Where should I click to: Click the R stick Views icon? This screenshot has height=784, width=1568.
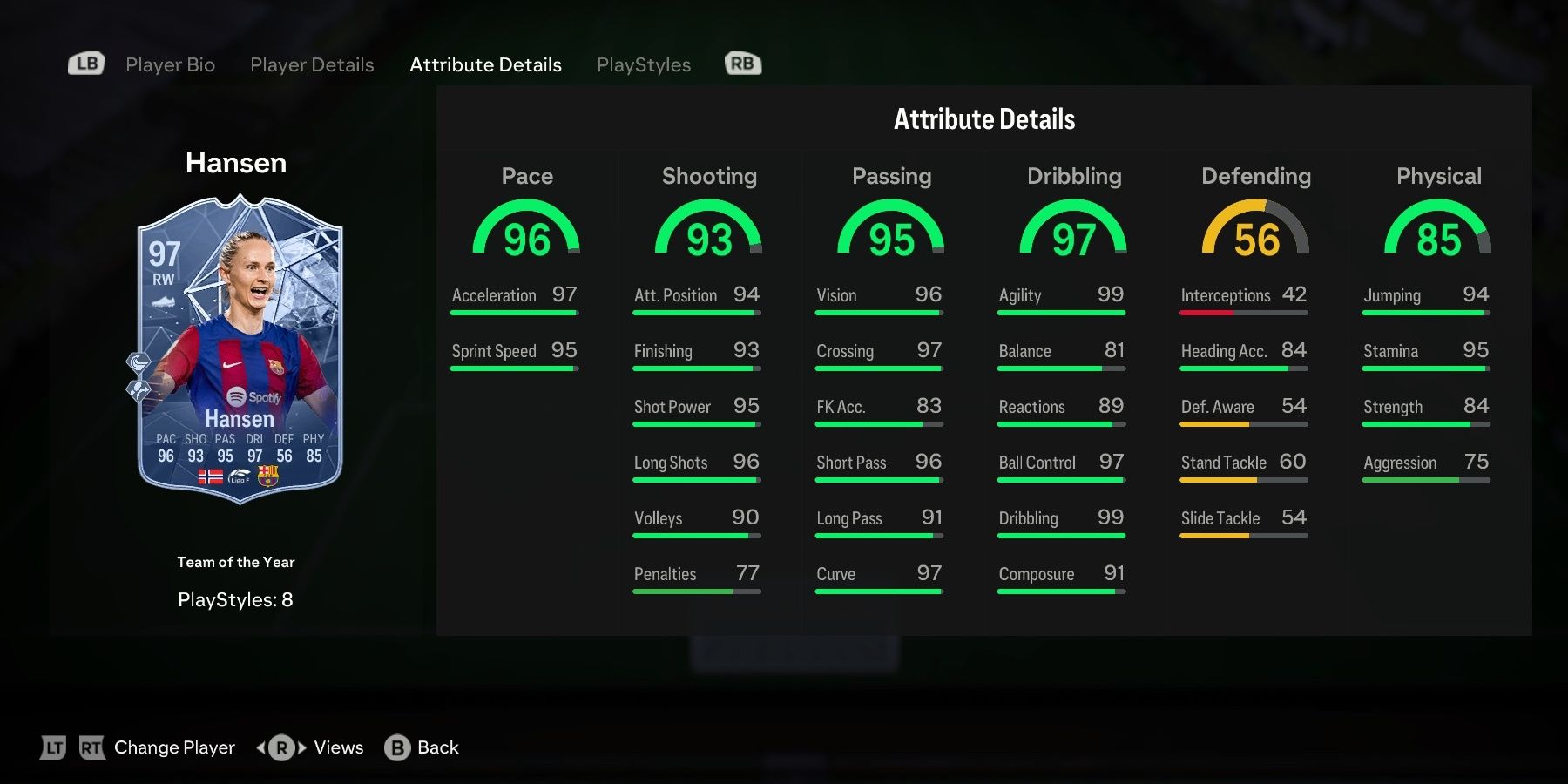tap(279, 747)
